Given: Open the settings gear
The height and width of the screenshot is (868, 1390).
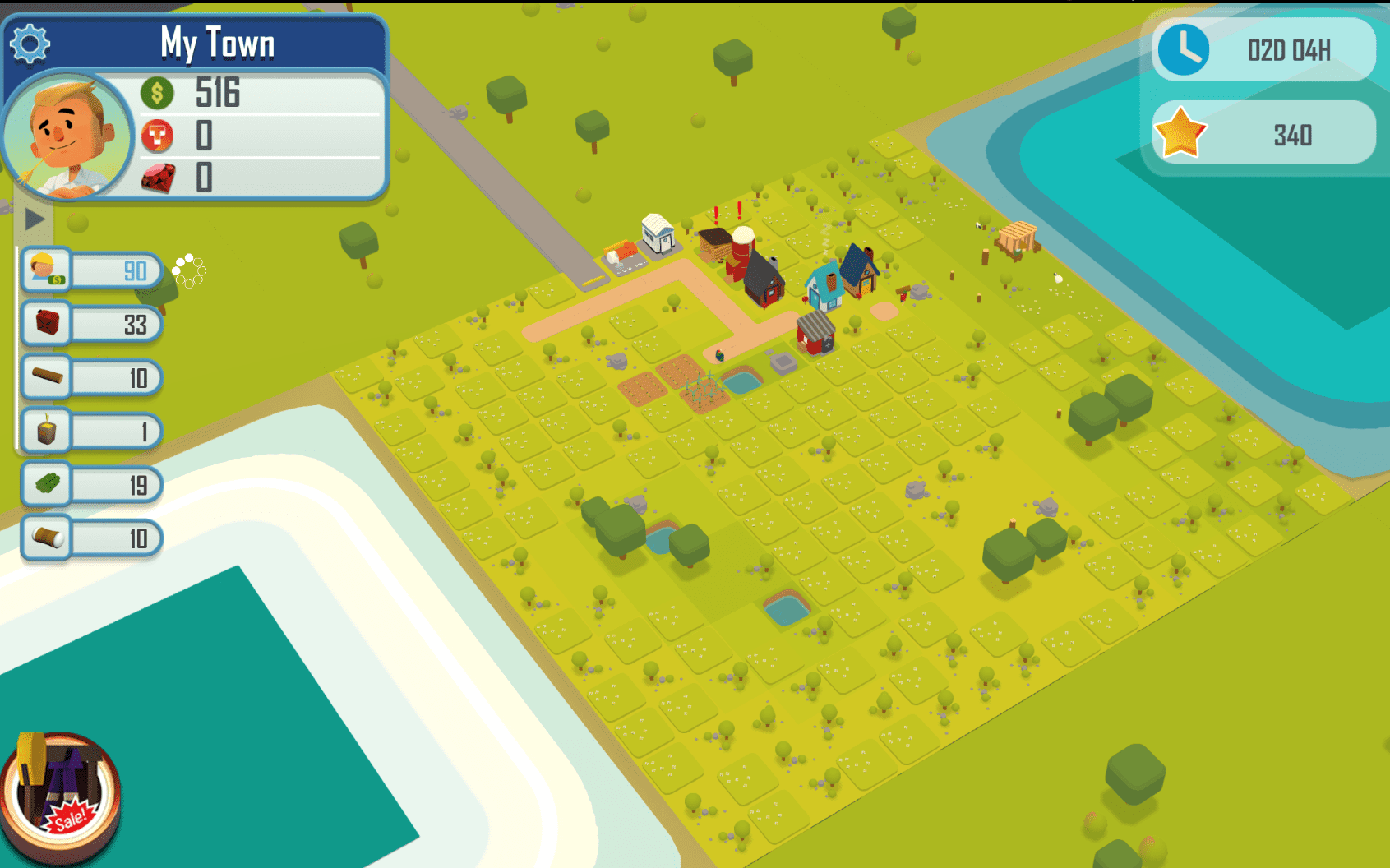Looking at the screenshot, I should pyautogui.click(x=31, y=43).
